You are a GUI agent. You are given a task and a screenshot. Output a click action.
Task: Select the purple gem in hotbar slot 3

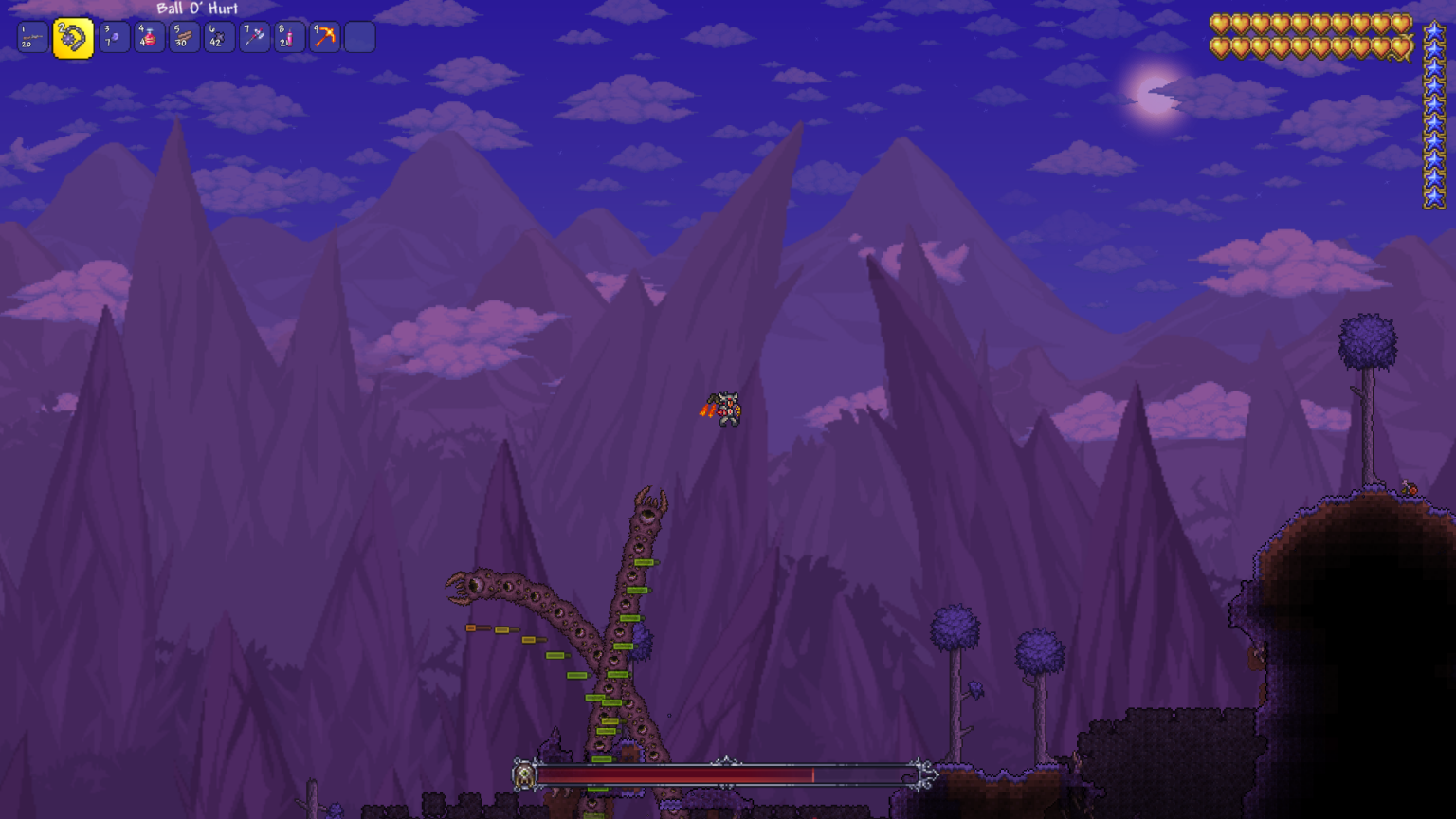pyautogui.click(x=113, y=36)
